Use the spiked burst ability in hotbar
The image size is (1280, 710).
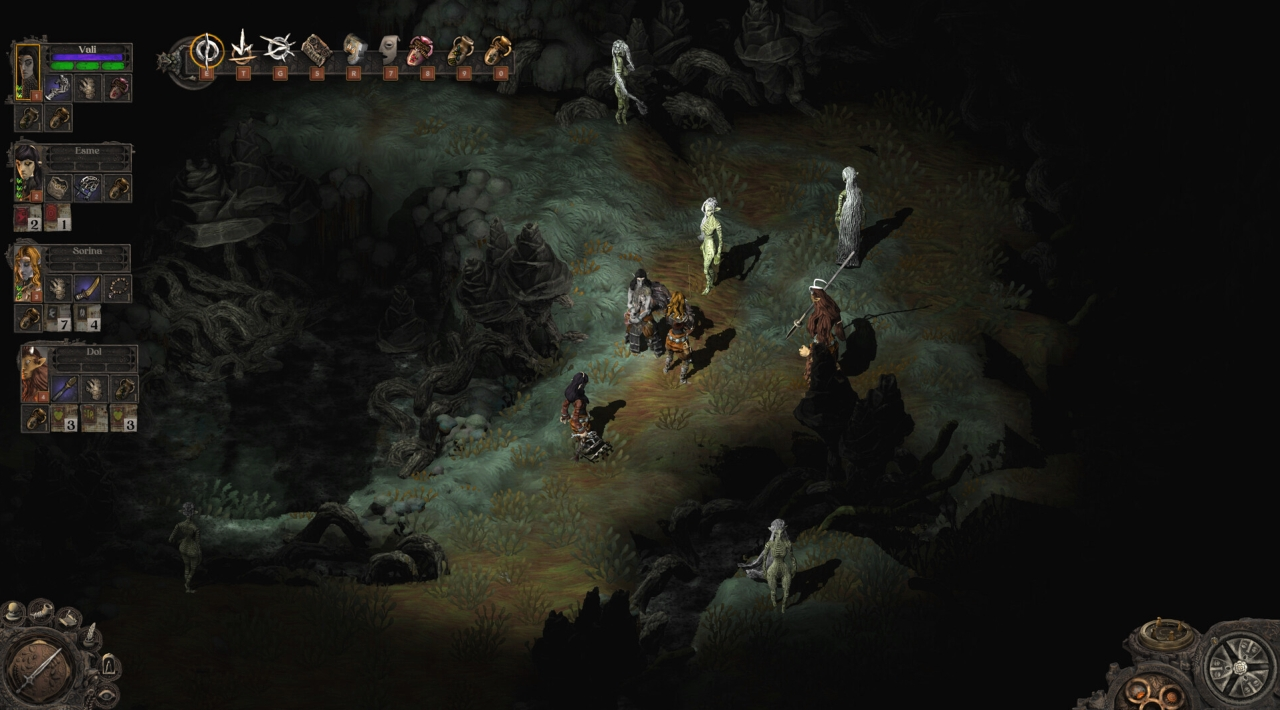click(x=242, y=48)
